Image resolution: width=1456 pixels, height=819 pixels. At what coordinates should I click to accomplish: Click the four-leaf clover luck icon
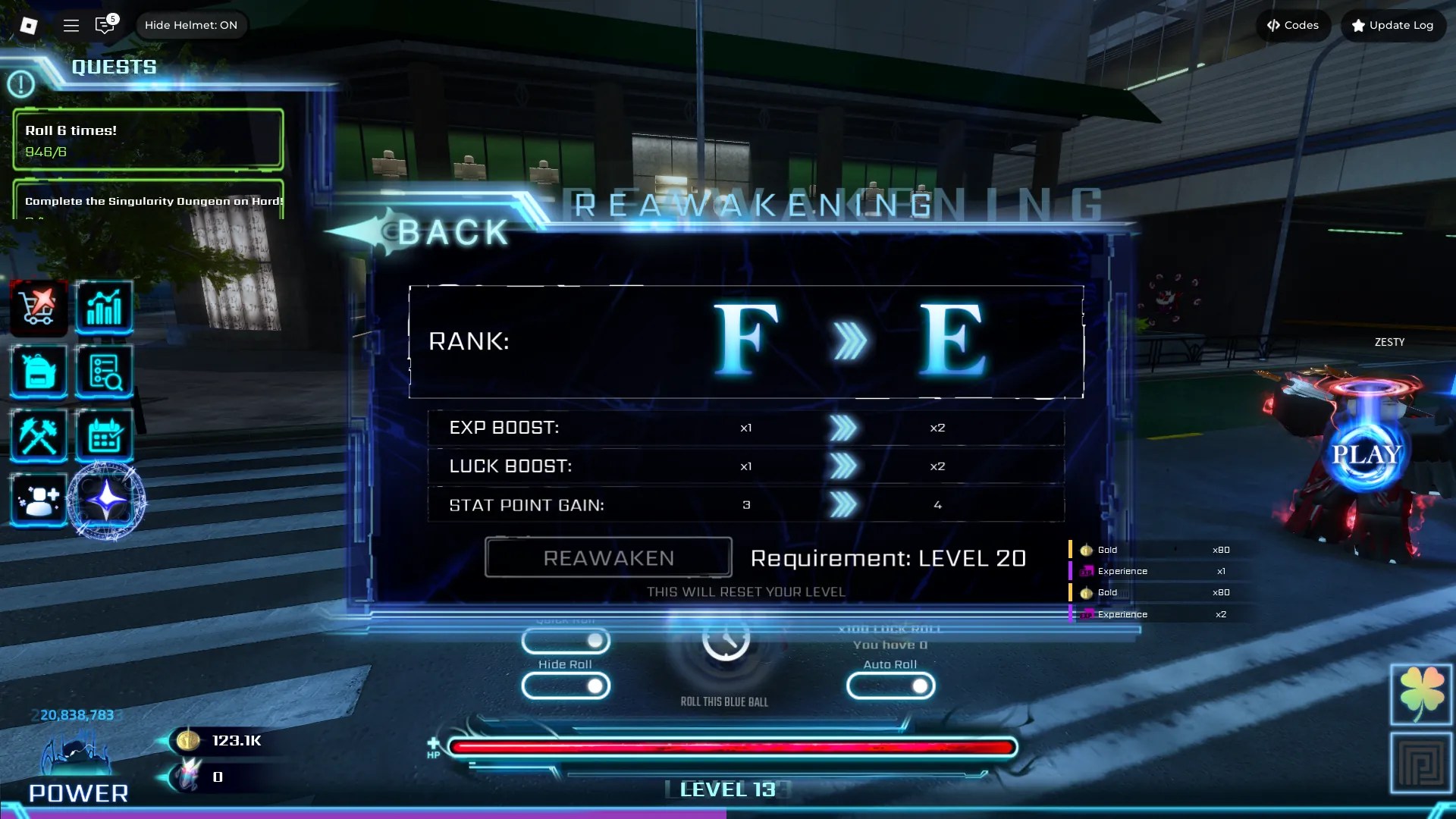pyautogui.click(x=1422, y=692)
